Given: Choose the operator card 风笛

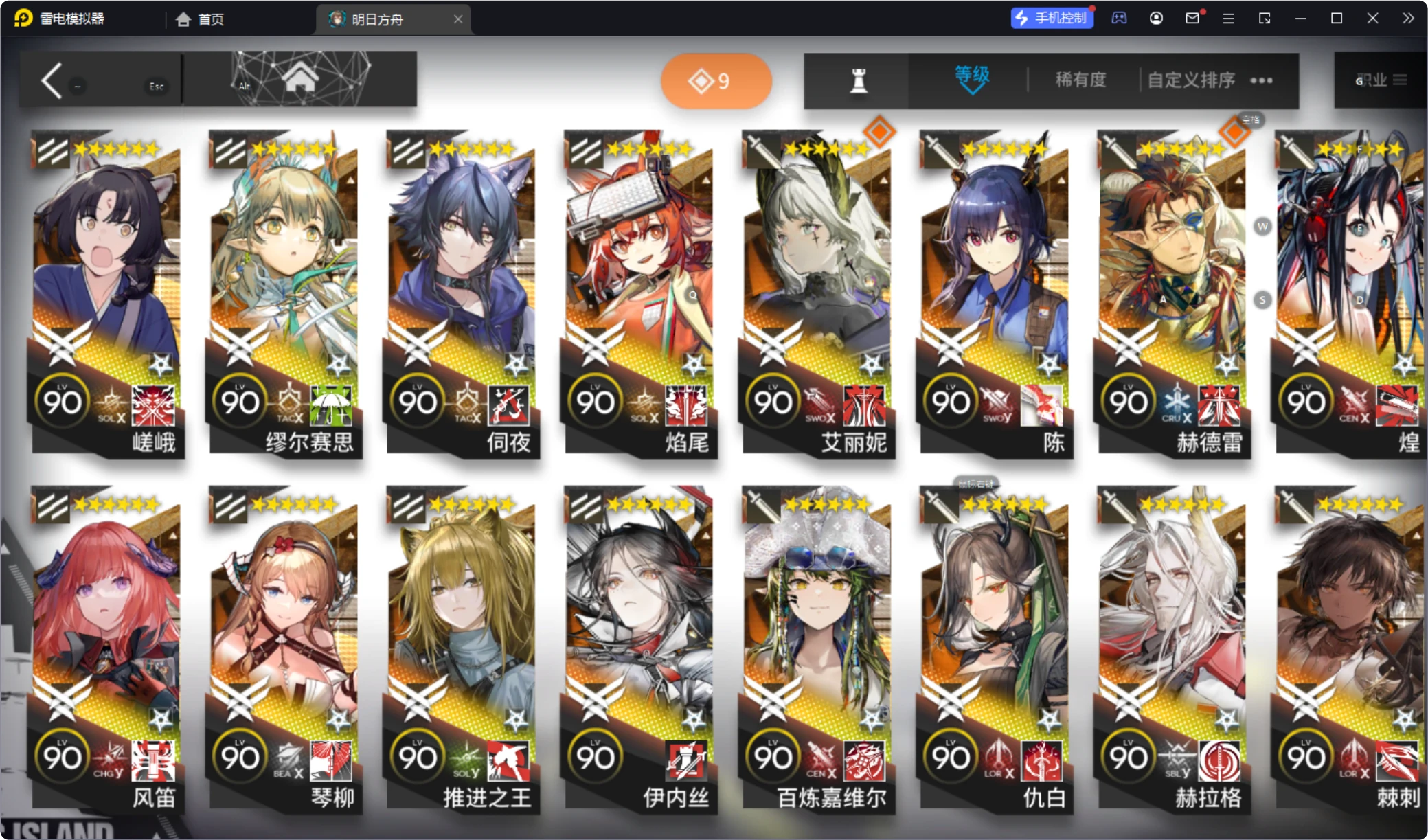Looking at the screenshot, I should (106, 646).
